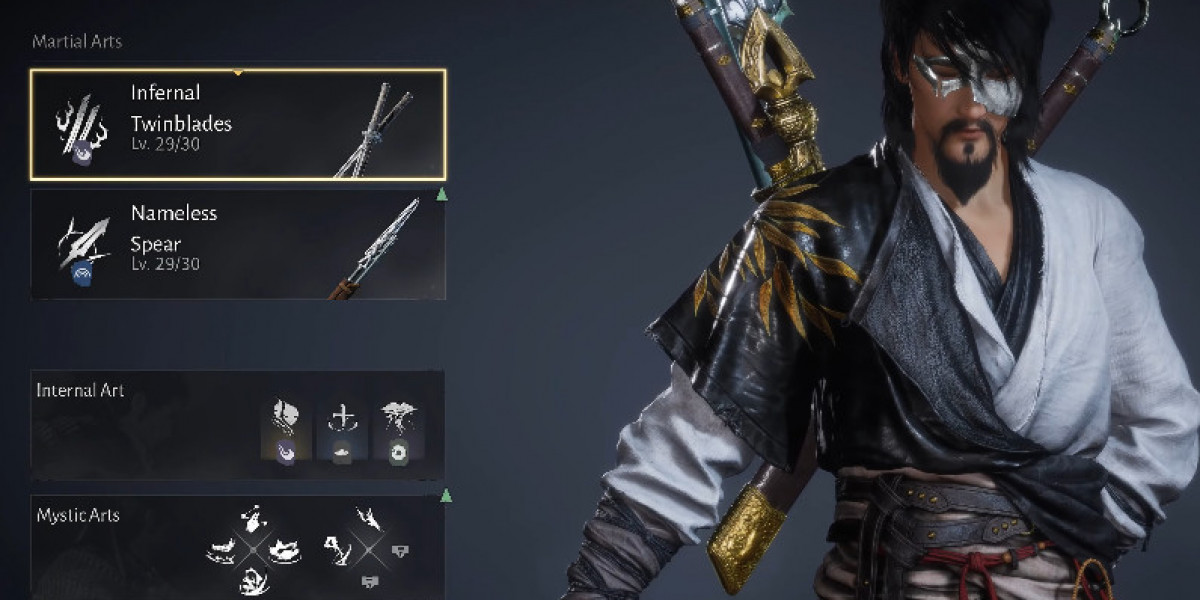This screenshot has height=600, width=1200.
Task: Select the Nameless Spear martial art
Action: pyautogui.click(x=238, y=244)
